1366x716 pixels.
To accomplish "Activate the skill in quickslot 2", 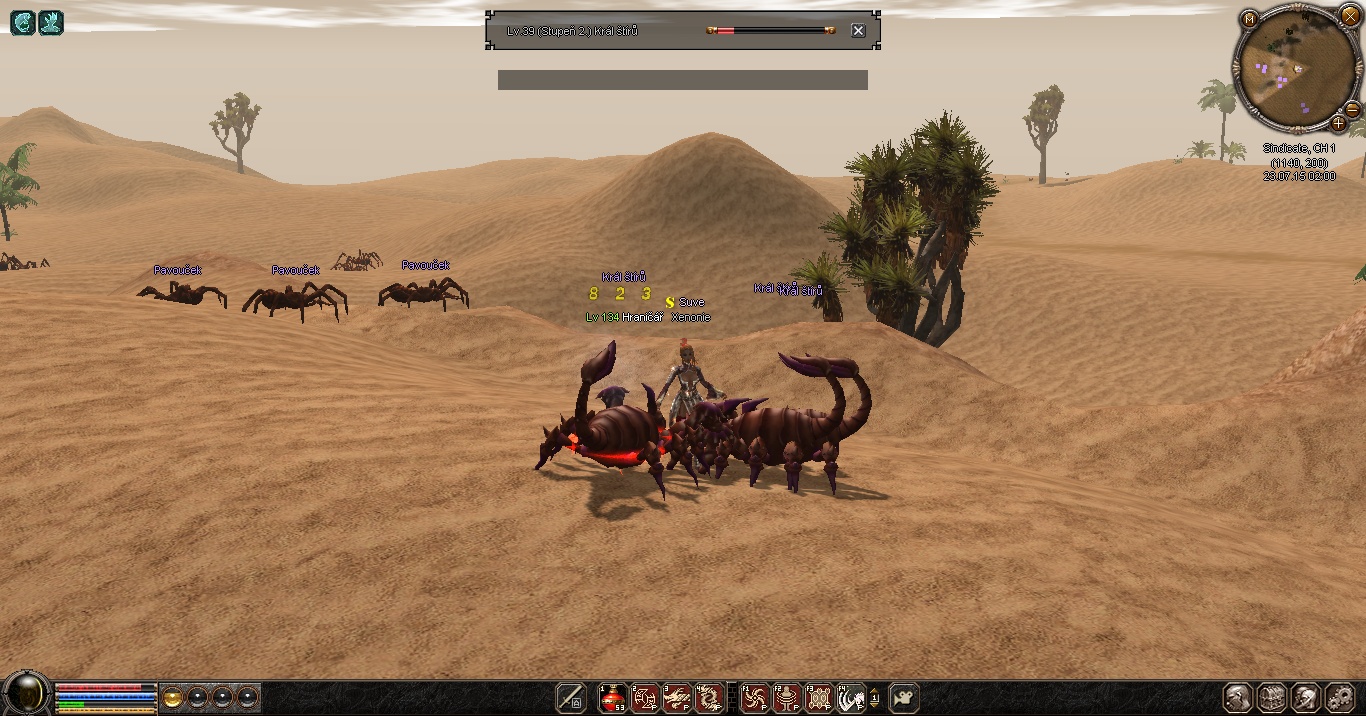I will point(645,697).
